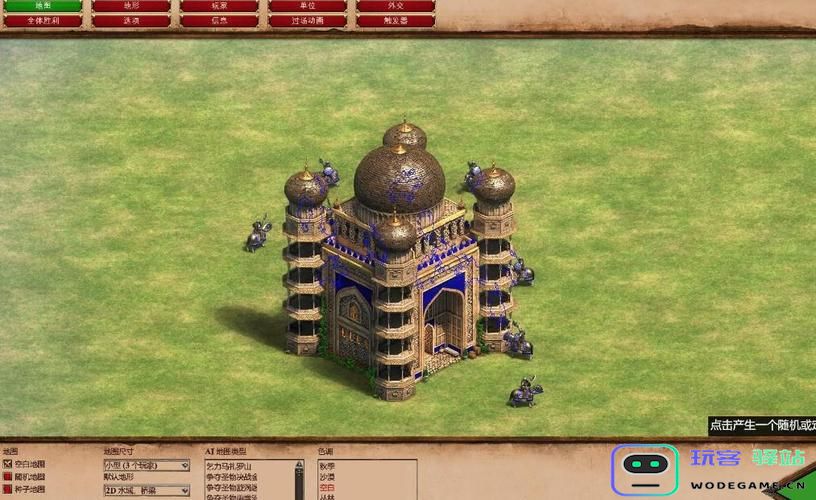This screenshot has height=500, width=816.
Task: Open the 外交 (Diplomacy) tab
Action: pyautogui.click(x=396, y=6)
